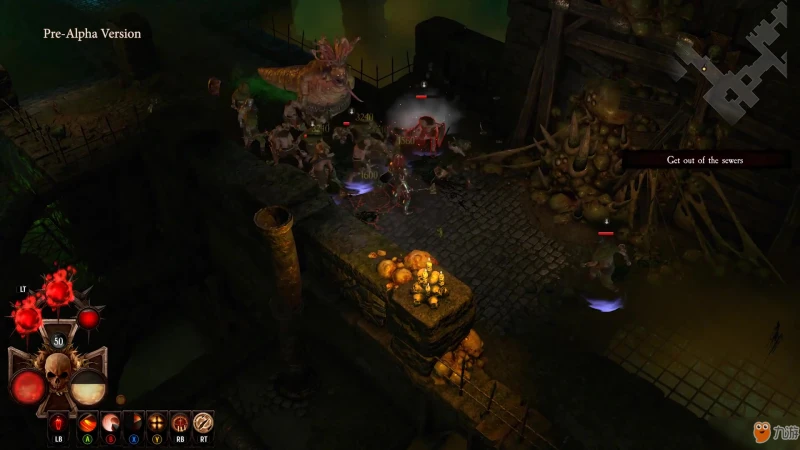Select the small spiked red rage orb
This screenshot has height=450, width=800.
pos(89,318)
